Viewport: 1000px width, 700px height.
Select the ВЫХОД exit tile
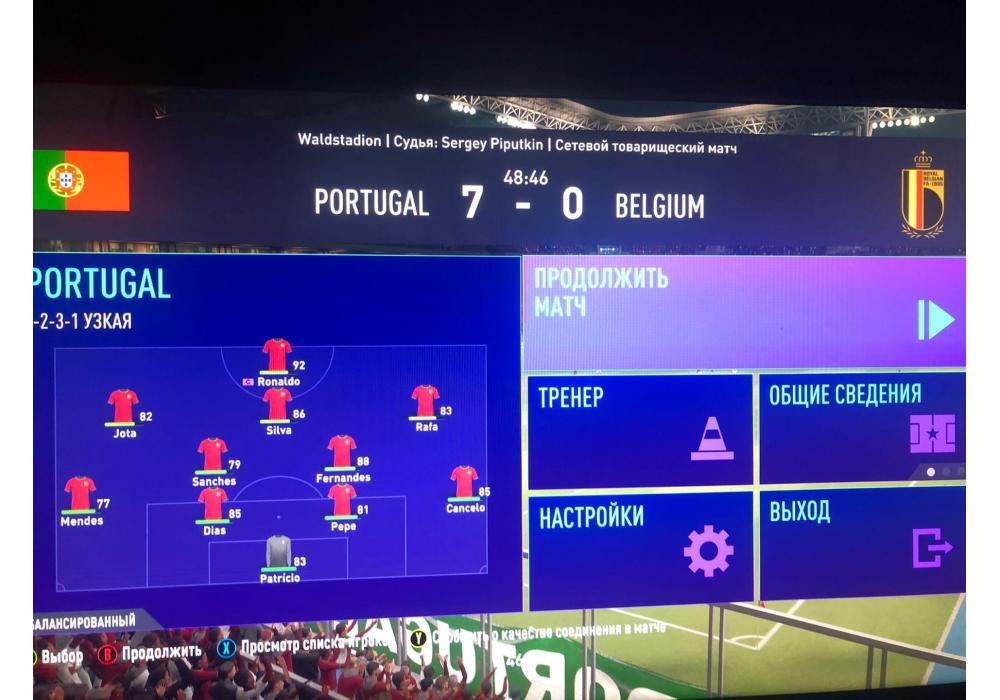(x=861, y=543)
